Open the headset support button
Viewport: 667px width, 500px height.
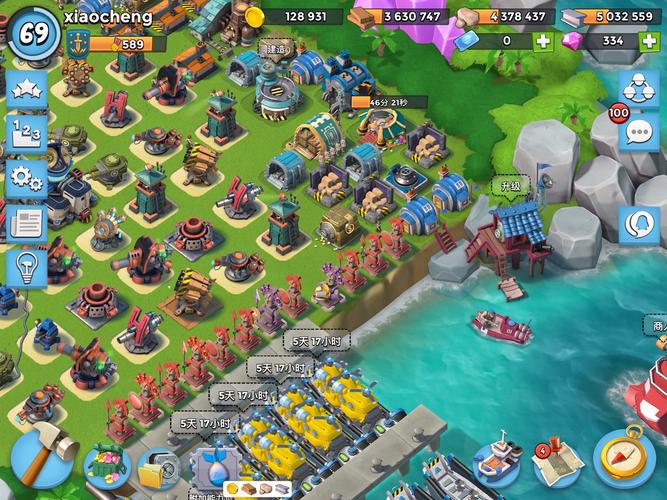pos(637,224)
